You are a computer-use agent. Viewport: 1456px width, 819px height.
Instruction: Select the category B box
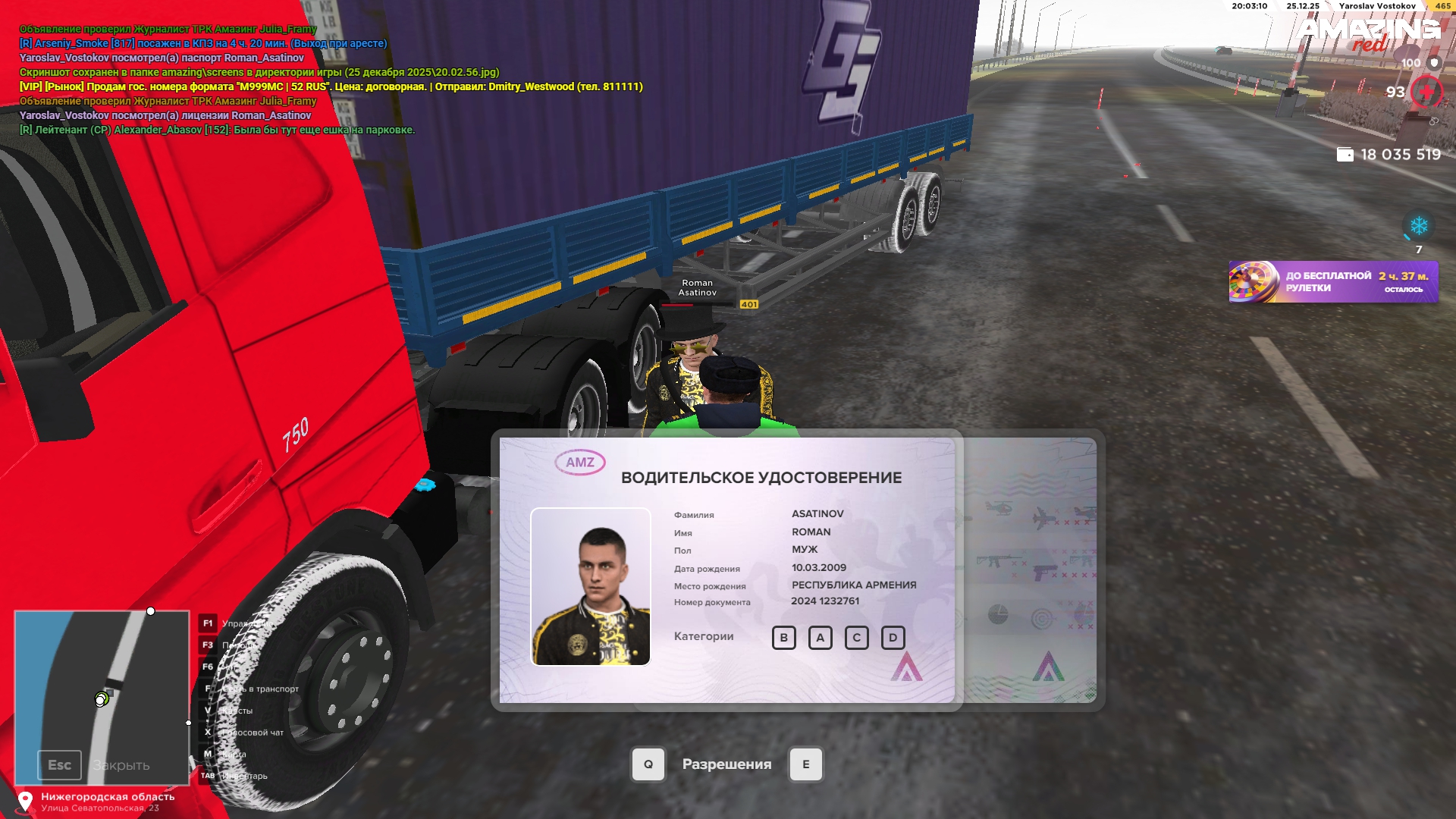pyautogui.click(x=783, y=638)
